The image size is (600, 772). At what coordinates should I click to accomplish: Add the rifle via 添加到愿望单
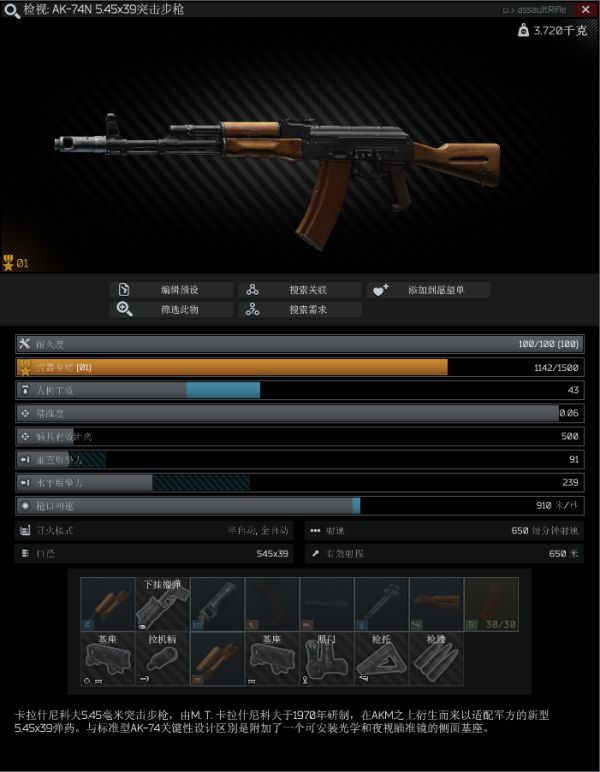(x=427, y=290)
